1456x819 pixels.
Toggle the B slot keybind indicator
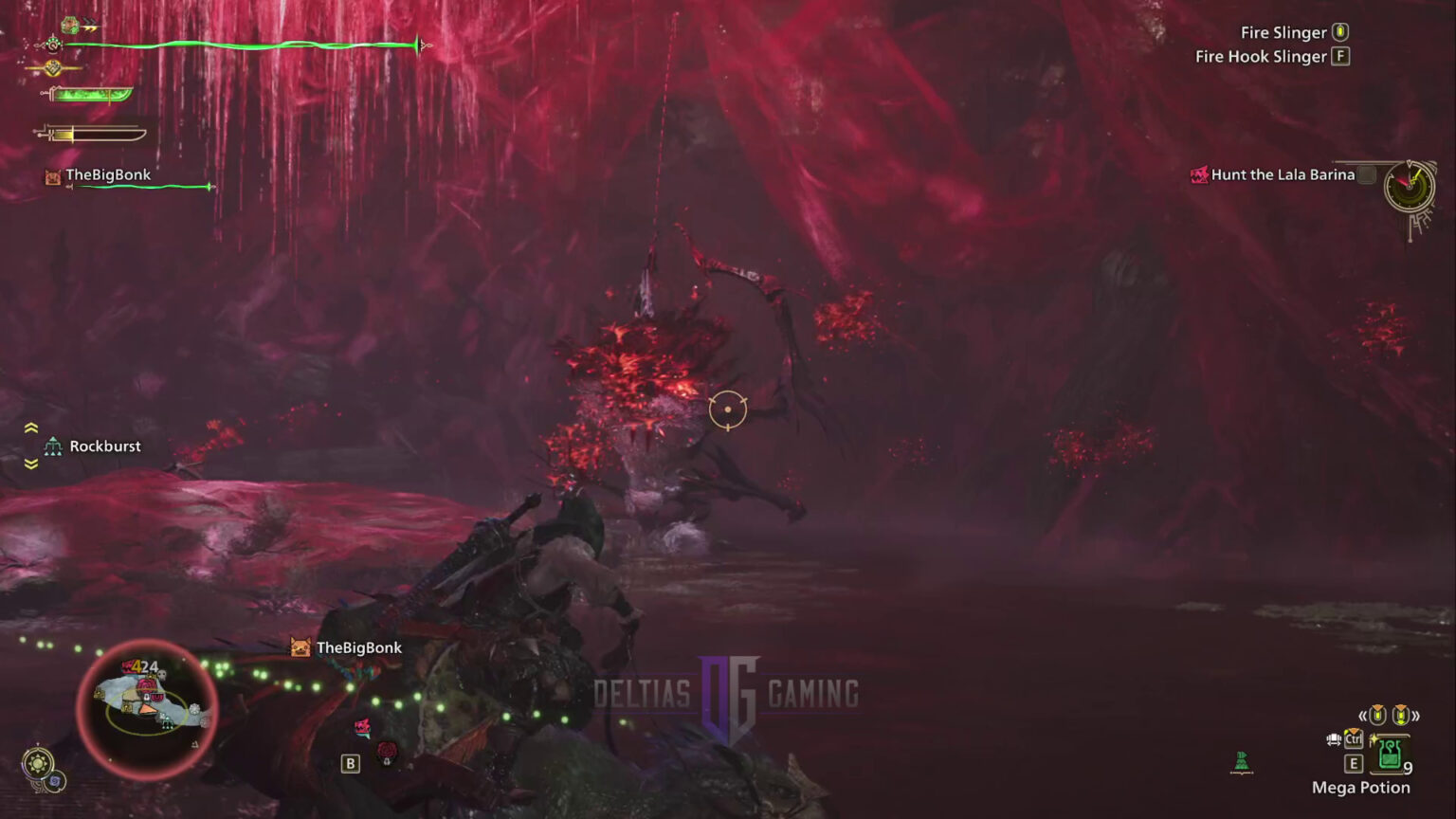pyautogui.click(x=349, y=761)
